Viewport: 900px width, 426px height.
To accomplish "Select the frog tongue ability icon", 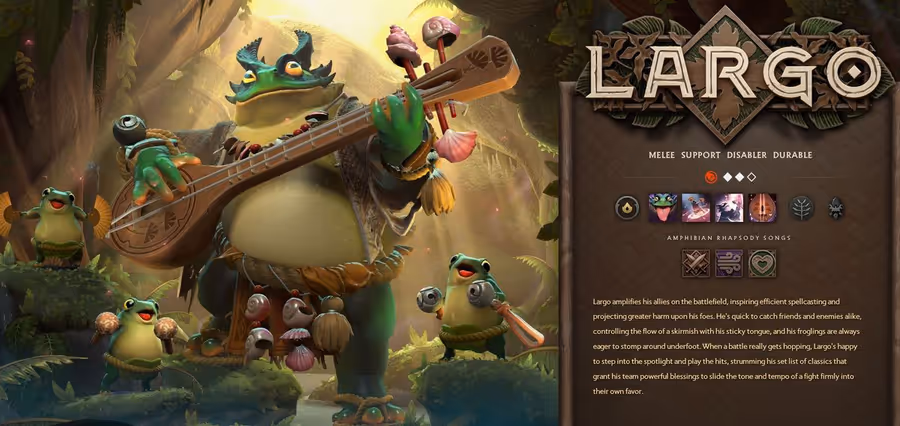I will point(661,207).
